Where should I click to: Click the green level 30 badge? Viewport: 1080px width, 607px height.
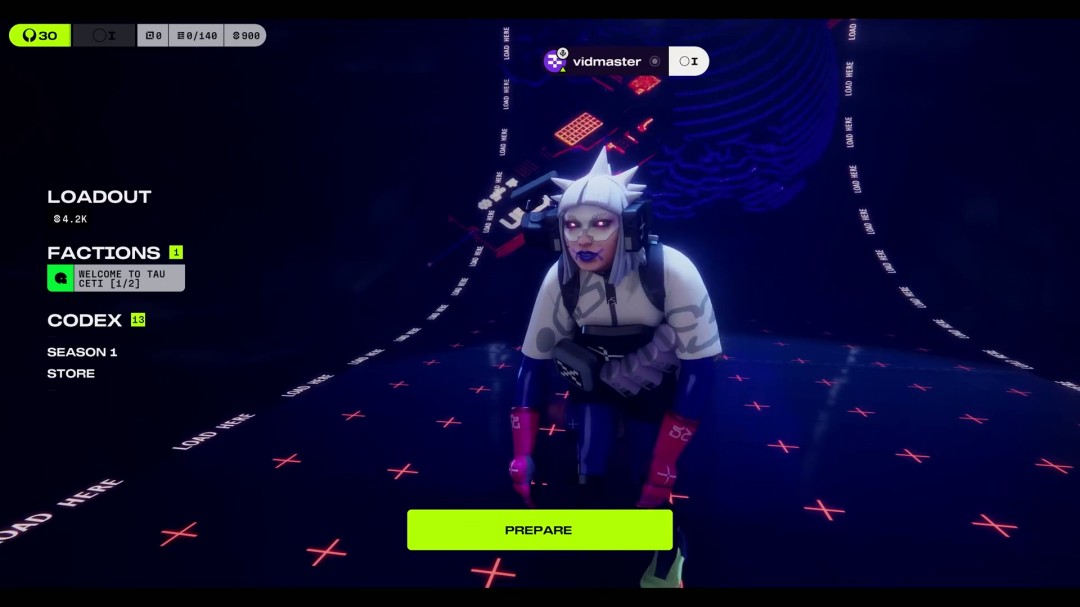[40, 35]
